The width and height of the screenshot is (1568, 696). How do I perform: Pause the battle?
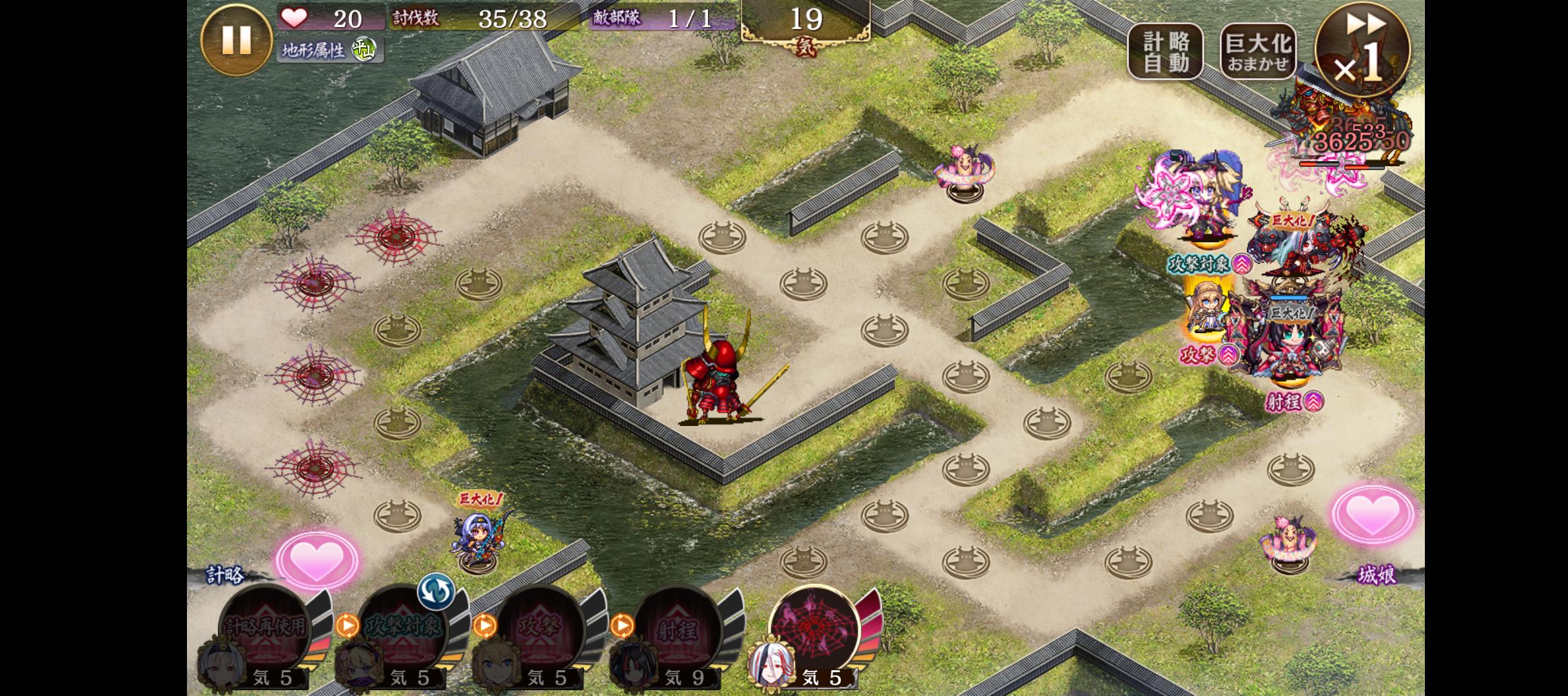(236, 40)
